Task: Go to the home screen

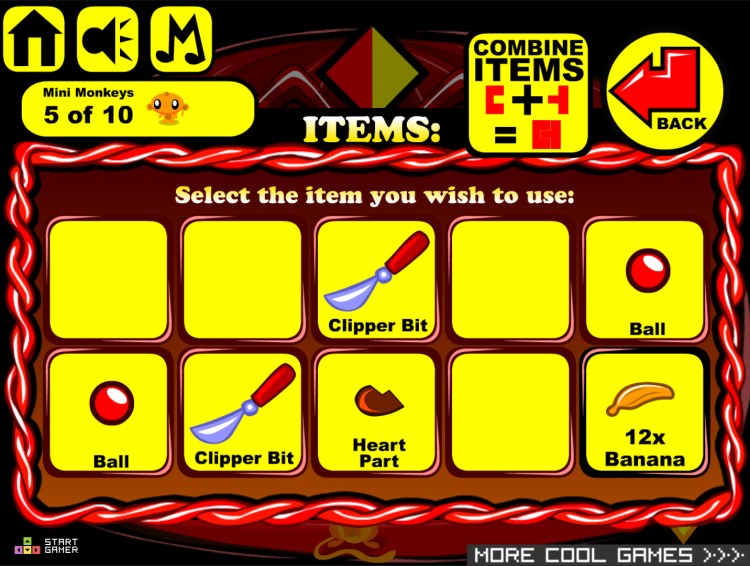Action: (x=35, y=40)
